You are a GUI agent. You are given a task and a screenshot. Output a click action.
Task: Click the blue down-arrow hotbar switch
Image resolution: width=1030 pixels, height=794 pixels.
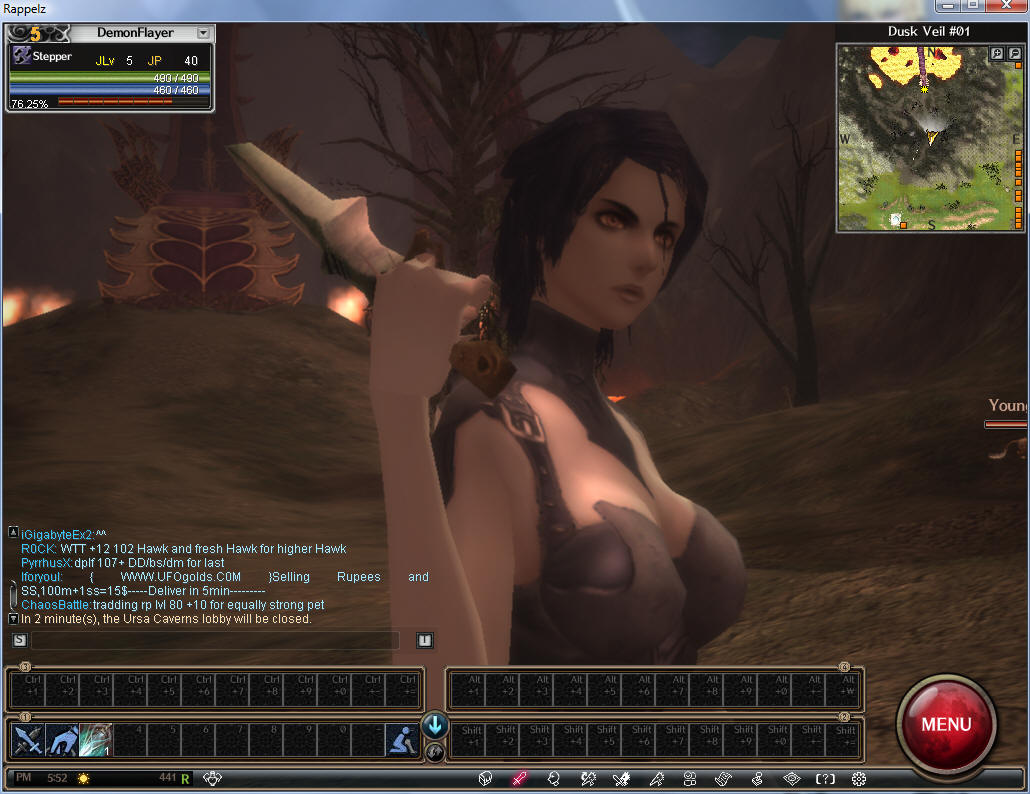(x=435, y=725)
